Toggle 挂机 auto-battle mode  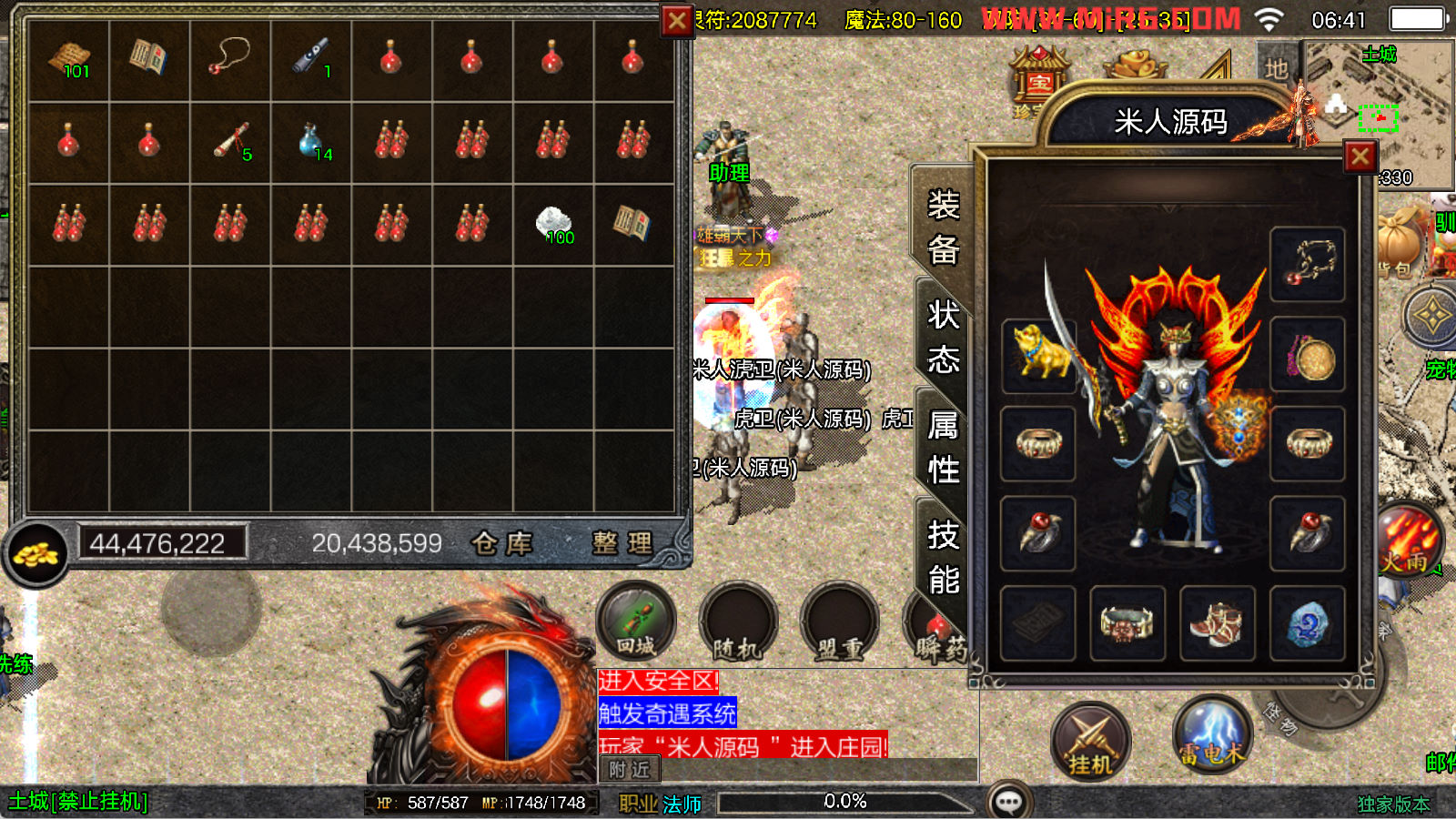click(1090, 743)
